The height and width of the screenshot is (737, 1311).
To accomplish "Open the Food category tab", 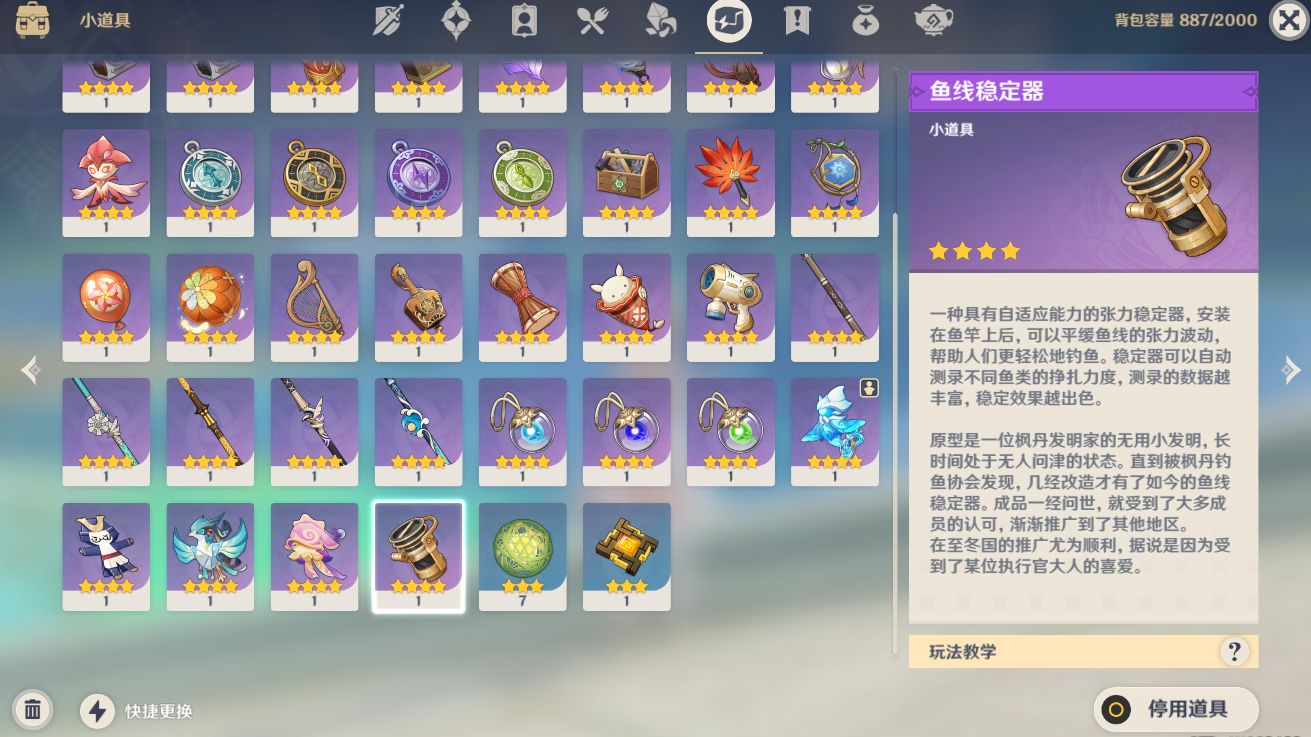I will tap(591, 22).
